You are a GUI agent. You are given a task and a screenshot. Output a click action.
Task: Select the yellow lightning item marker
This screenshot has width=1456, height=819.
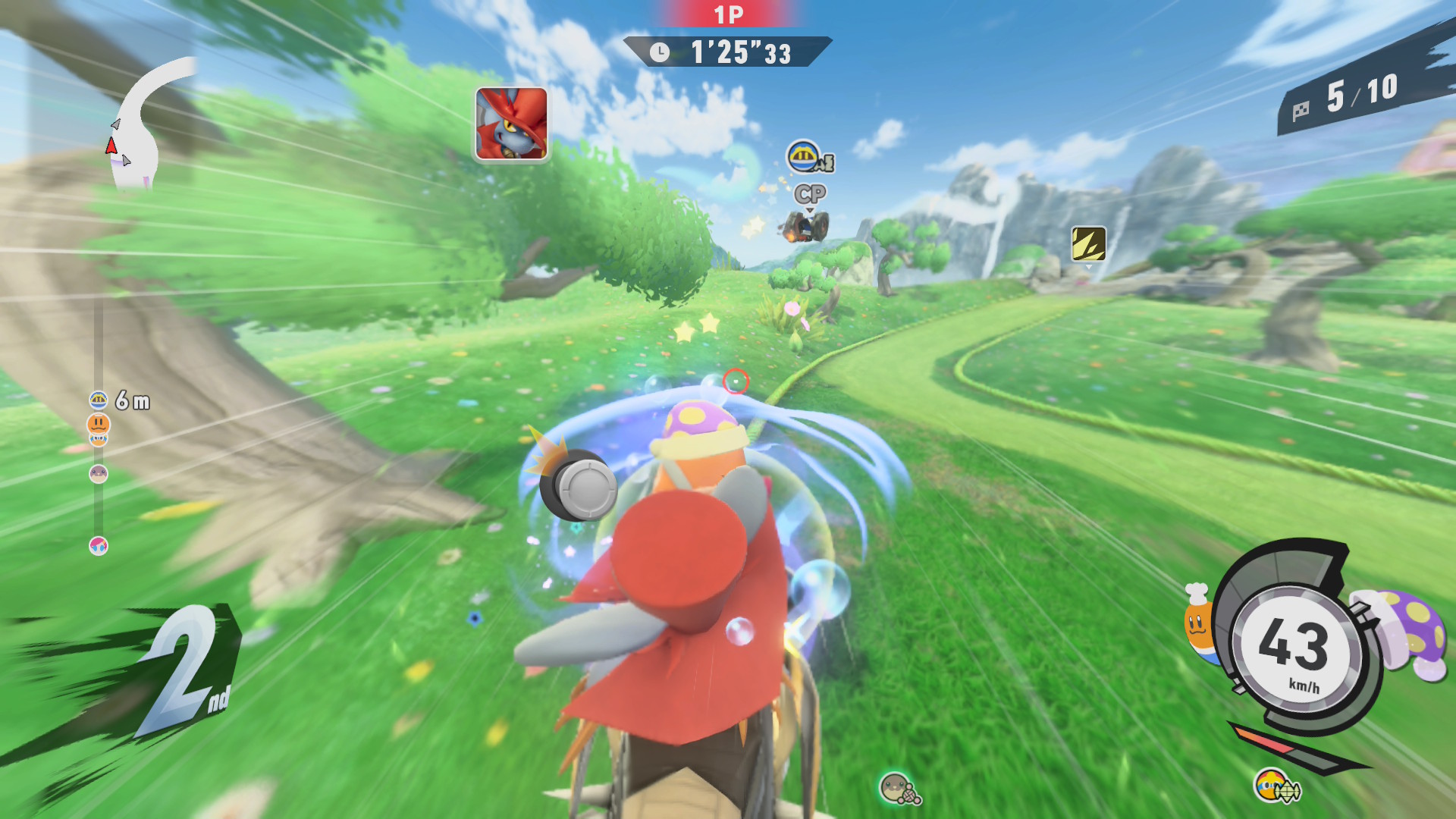(1088, 243)
